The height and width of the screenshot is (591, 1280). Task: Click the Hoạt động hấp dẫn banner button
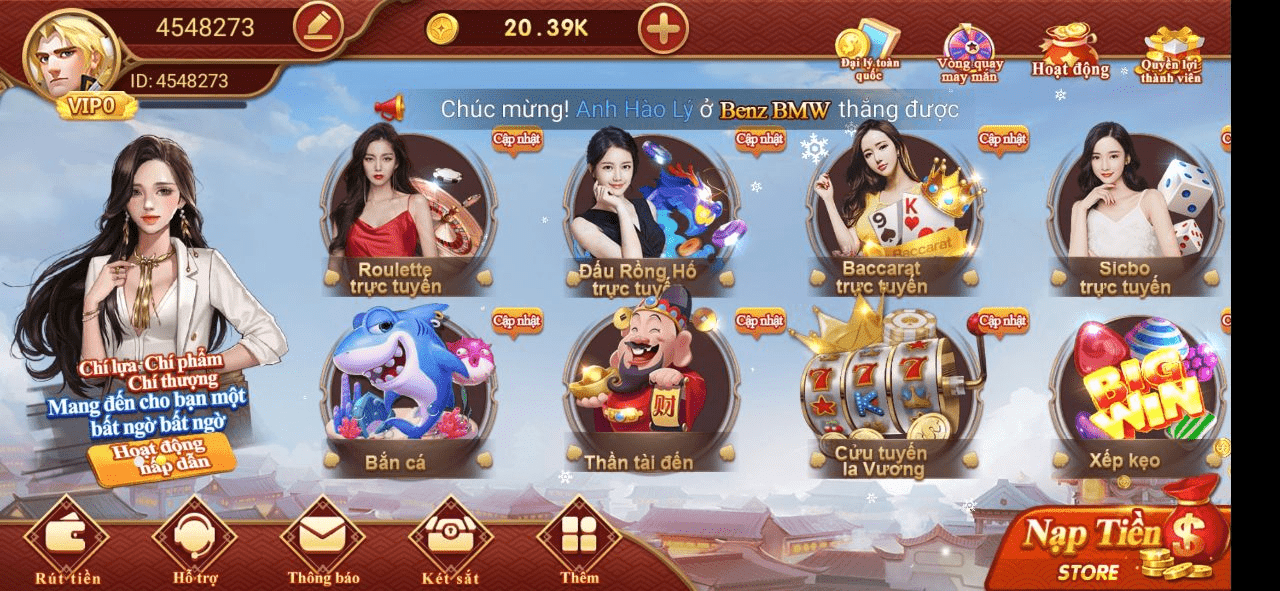pyautogui.click(x=160, y=459)
